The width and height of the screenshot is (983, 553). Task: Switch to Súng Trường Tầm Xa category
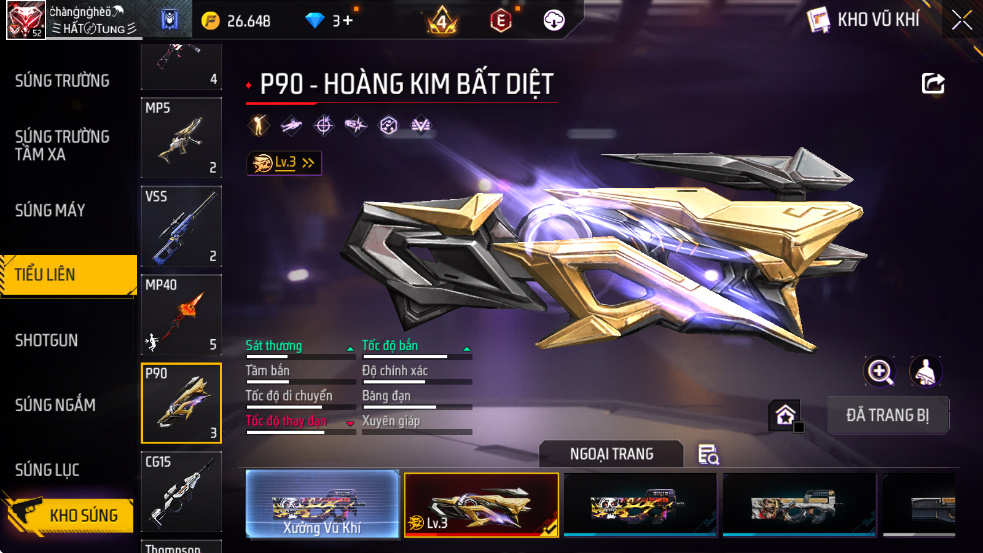pos(62,145)
